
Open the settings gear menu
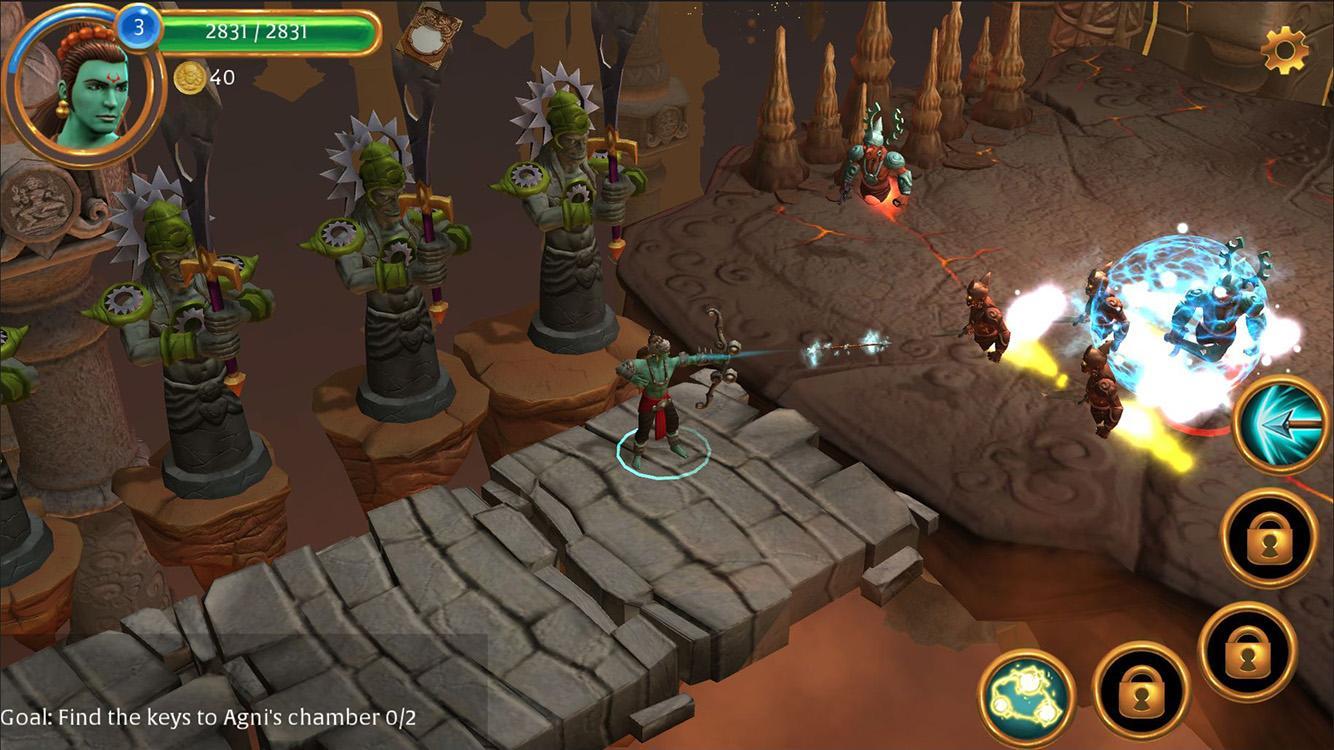(x=1285, y=50)
